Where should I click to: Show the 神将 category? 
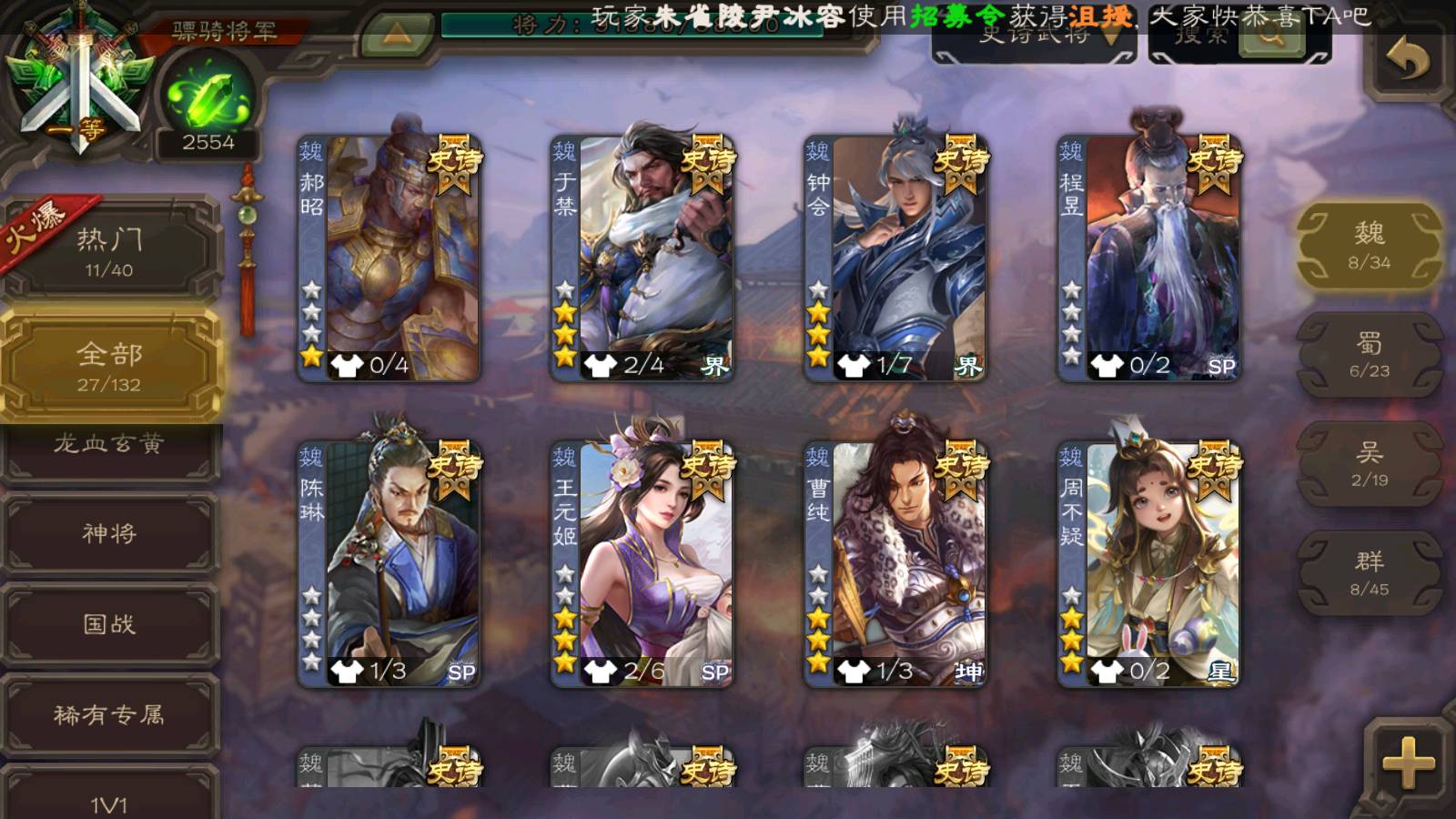click(x=109, y=533)
